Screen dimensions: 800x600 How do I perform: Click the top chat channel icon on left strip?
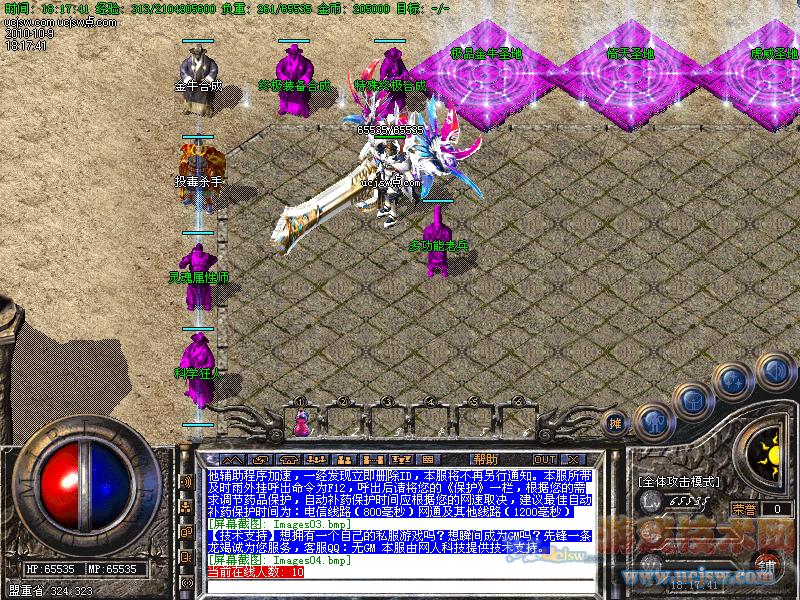pos(185,481)
